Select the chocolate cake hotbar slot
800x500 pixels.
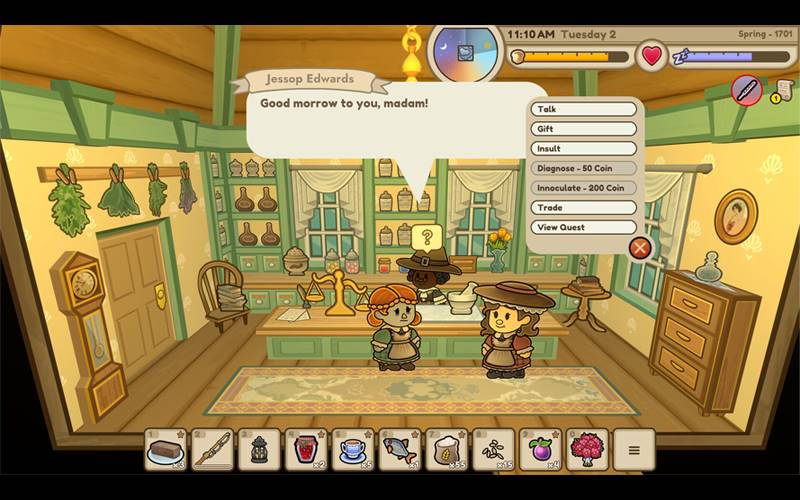[x=165, y=450]
